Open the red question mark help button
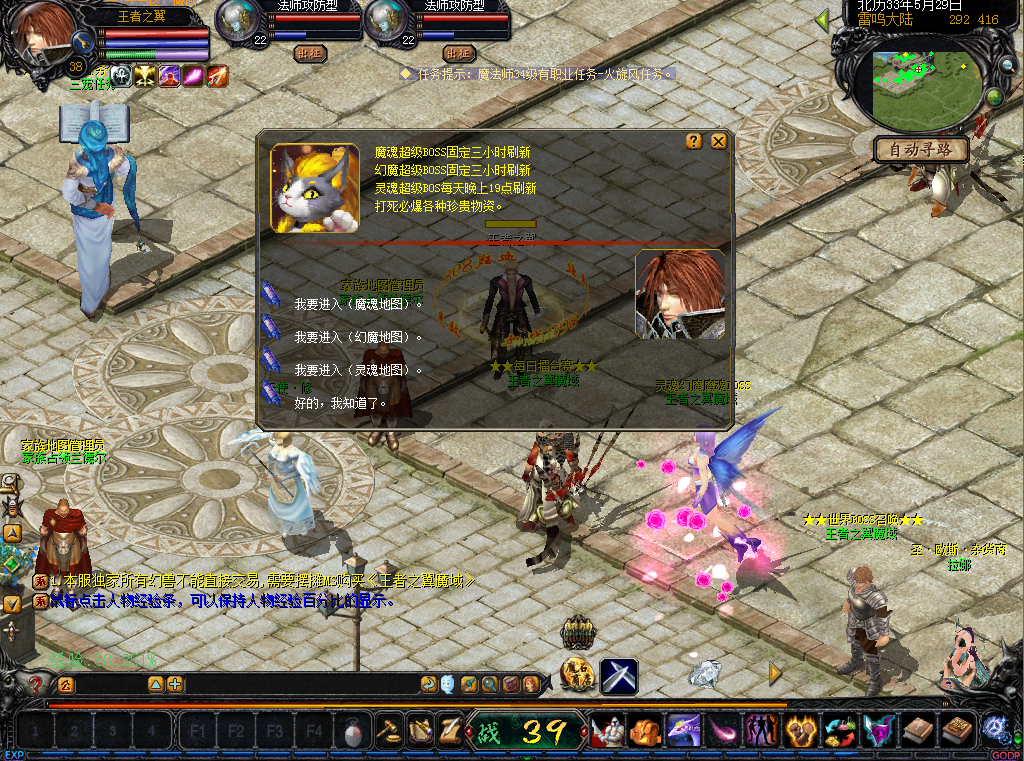Screen dimensions: 1024x761 [35, 685]
